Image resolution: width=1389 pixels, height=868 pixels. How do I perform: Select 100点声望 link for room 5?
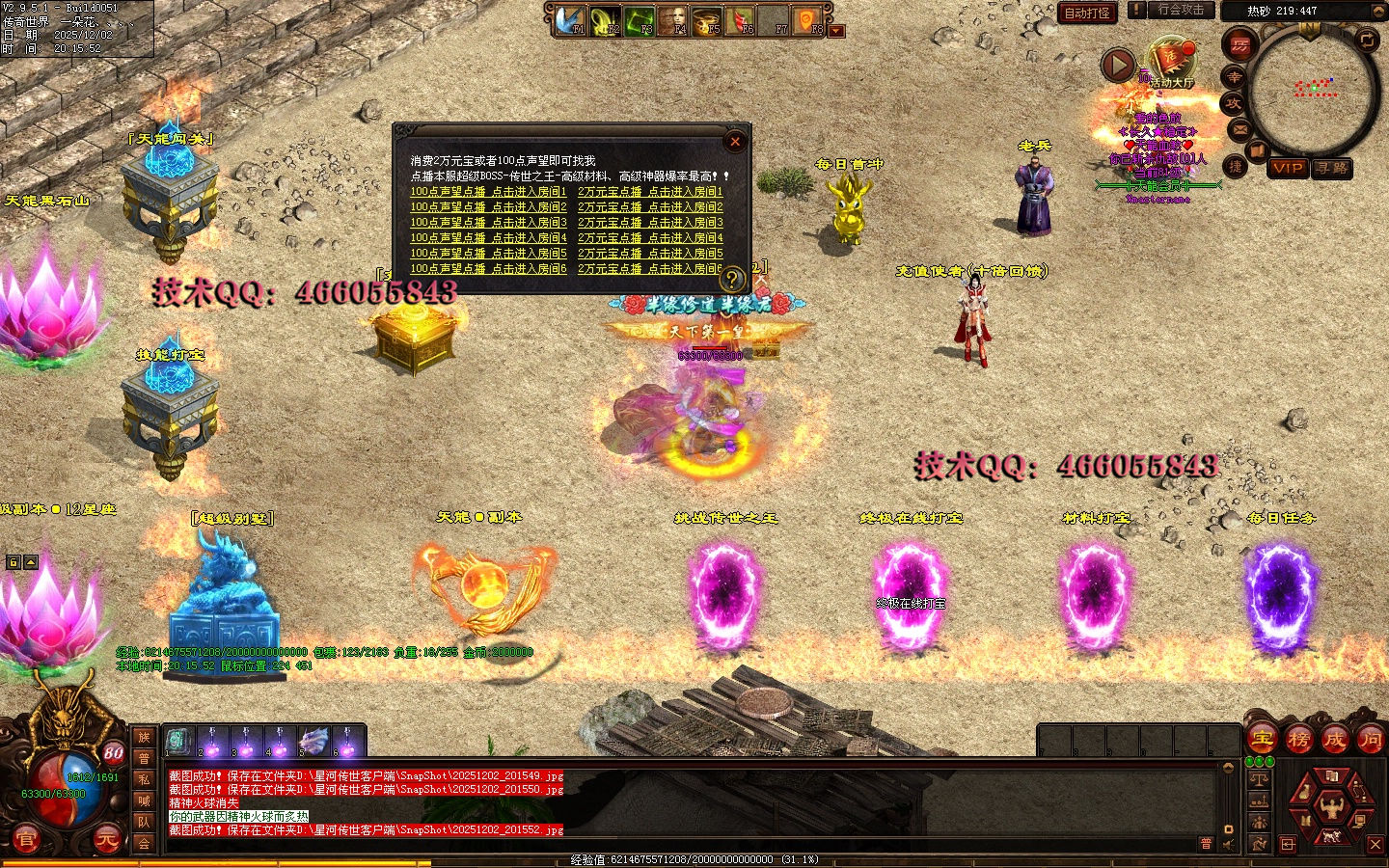pyautogui.click(x=488, y=254)
